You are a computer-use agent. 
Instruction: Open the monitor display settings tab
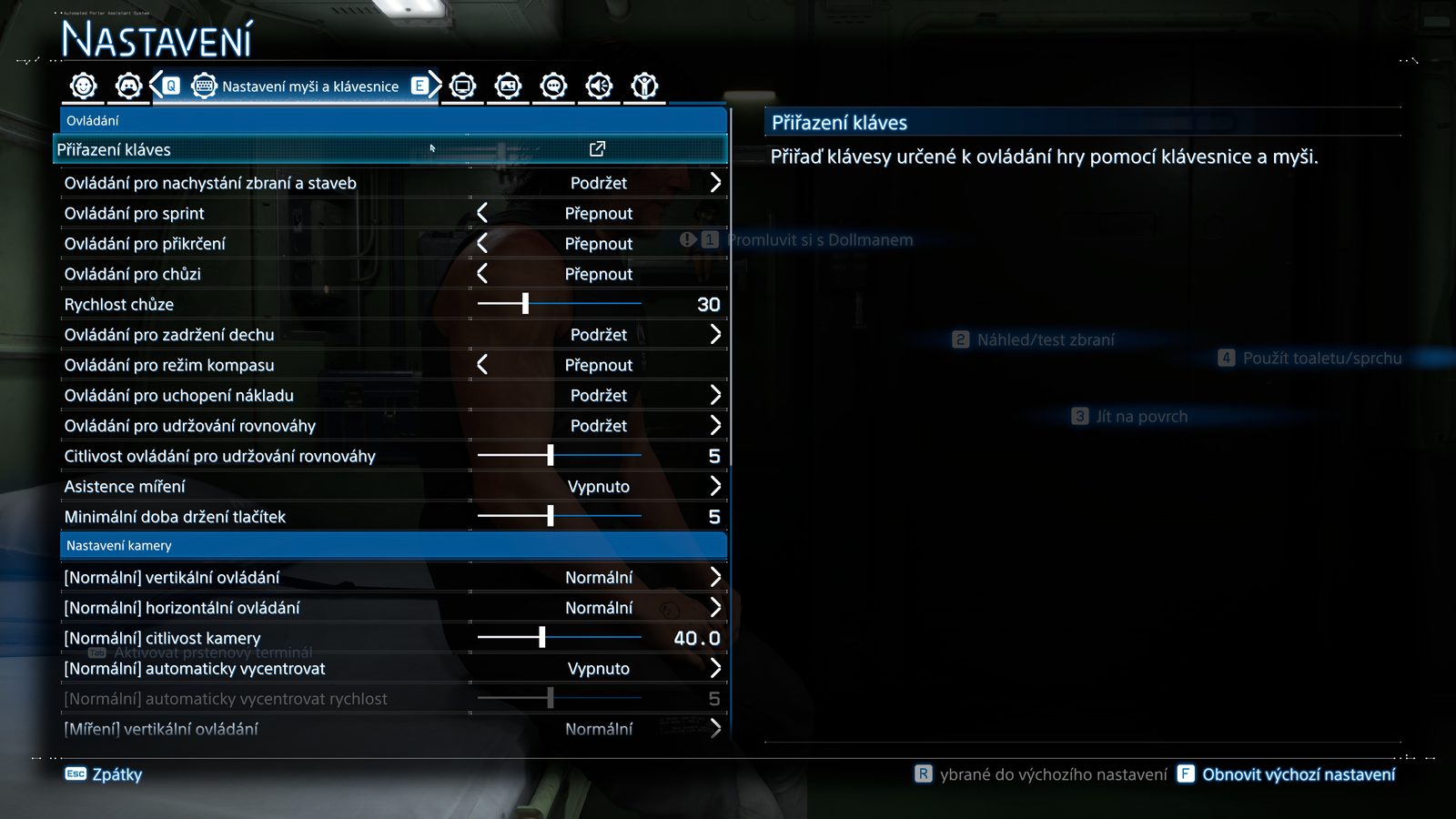pyautogui.click(x=462, y=86)
